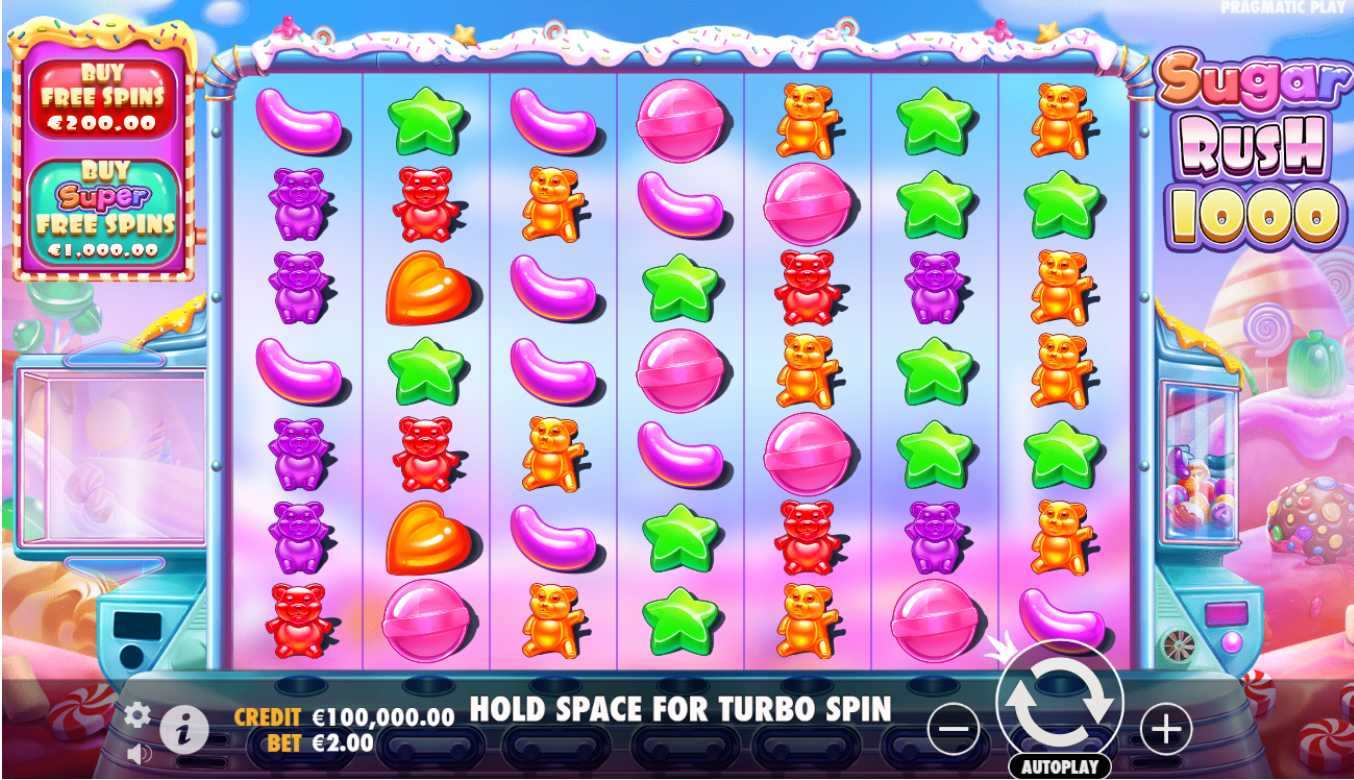The height and width of the screenshot is (780, 1354).
Task: Buy Super Free Spins for €1,000.00
Action: 104,211
